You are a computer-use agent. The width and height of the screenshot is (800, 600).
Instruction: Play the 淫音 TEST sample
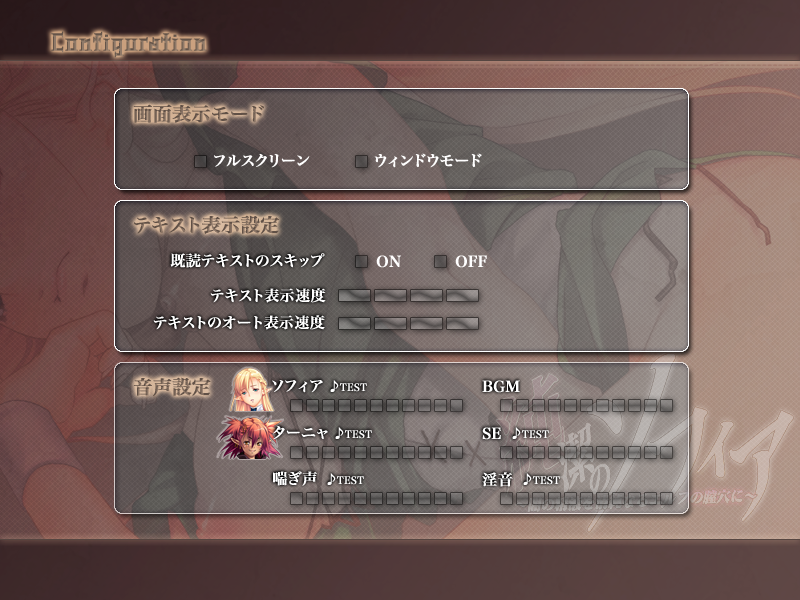pos(541,479)
